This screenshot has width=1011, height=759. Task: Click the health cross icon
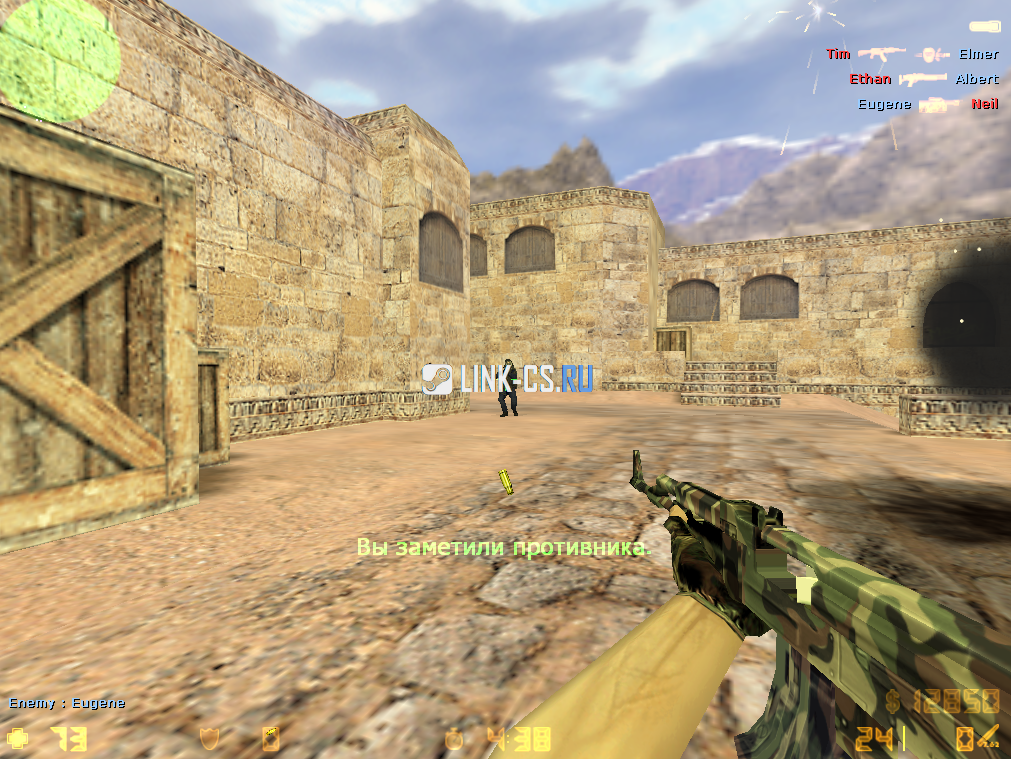[18, 739]
